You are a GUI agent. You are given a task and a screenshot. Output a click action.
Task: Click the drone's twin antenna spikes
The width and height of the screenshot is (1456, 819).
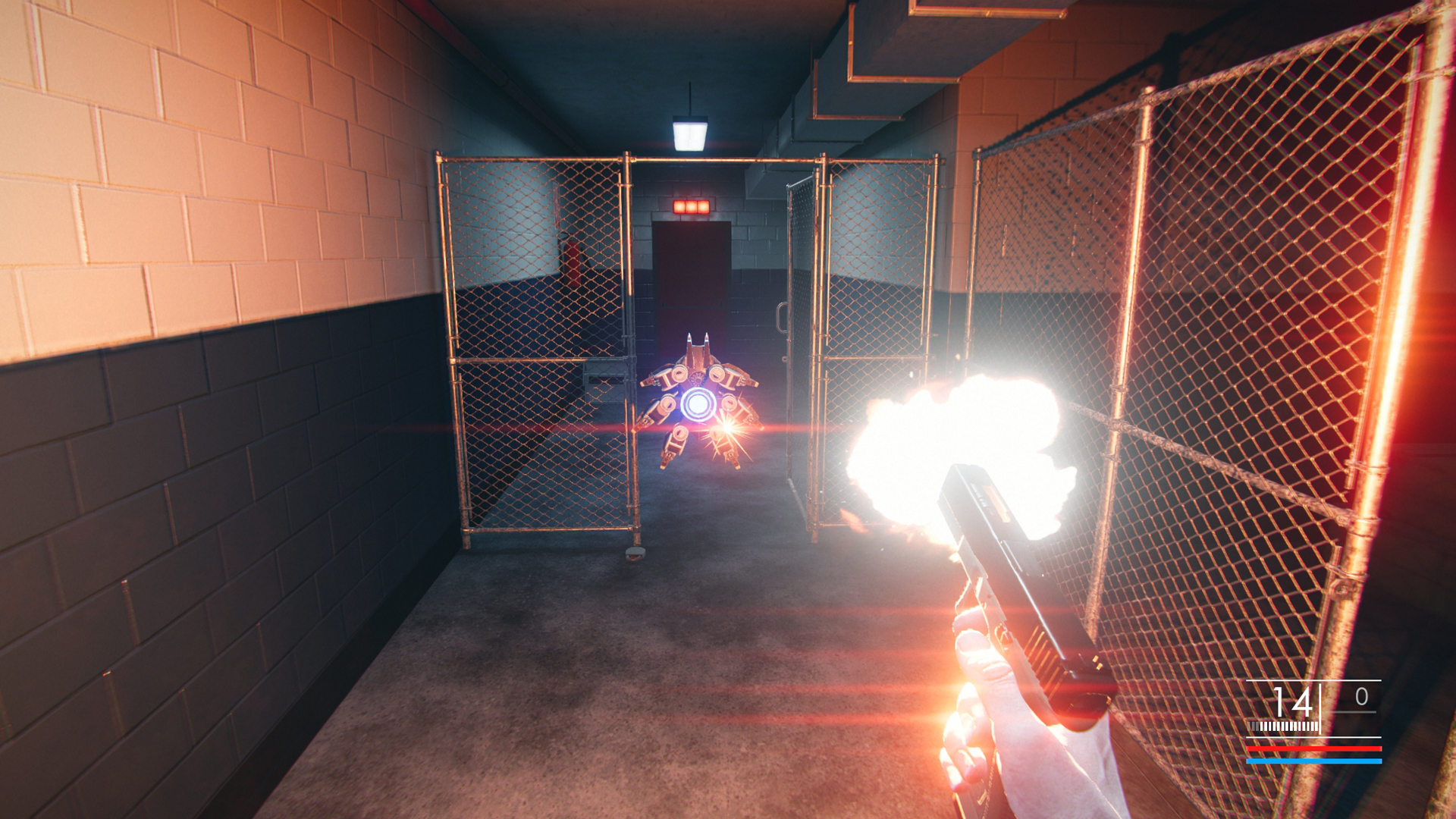pyautogui.click(x=698, y=338)
